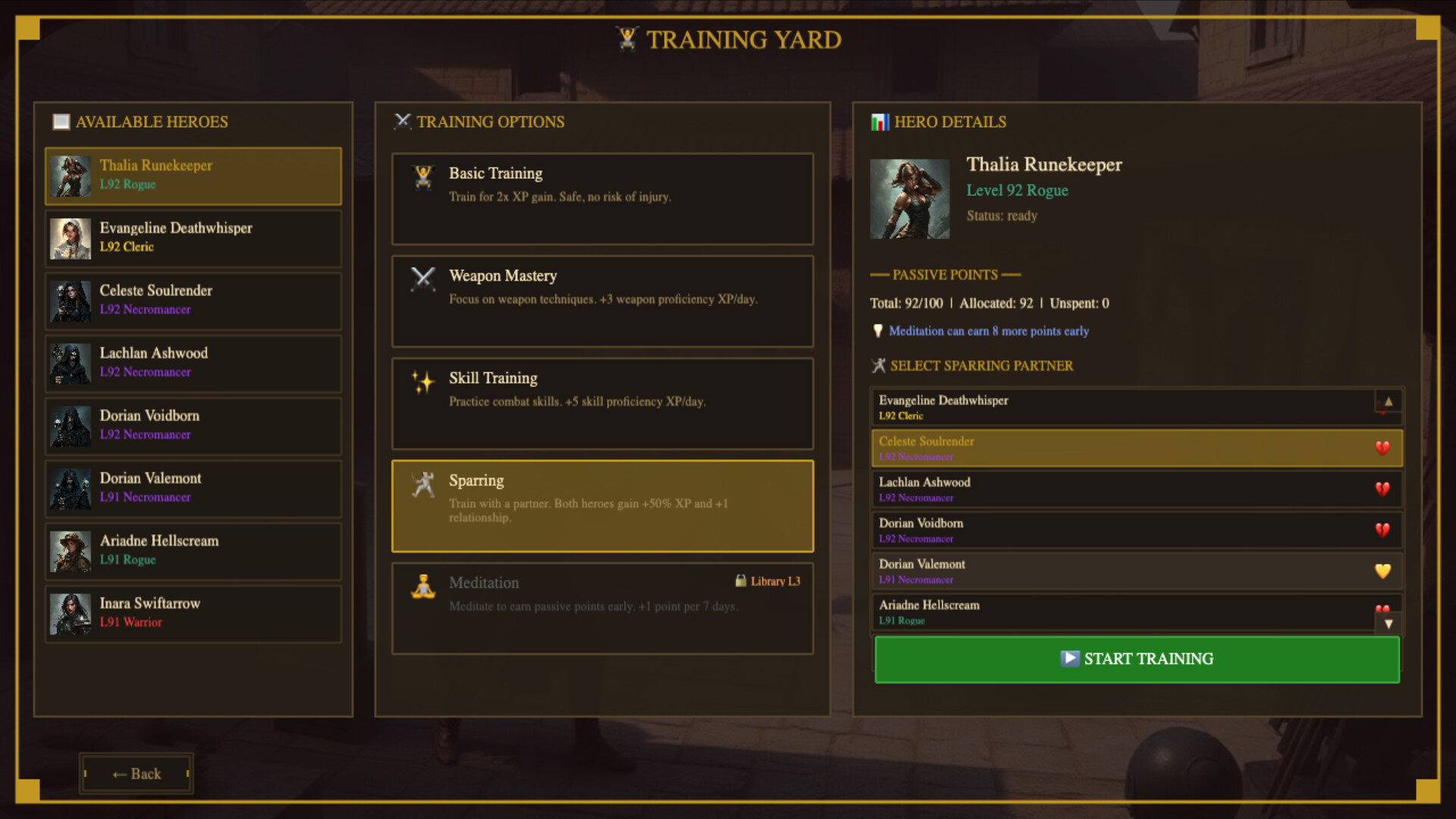Click the checkbox icon beside Available Heroes
The width and height of the screenshot is (1456, 819).
(60, 121)
